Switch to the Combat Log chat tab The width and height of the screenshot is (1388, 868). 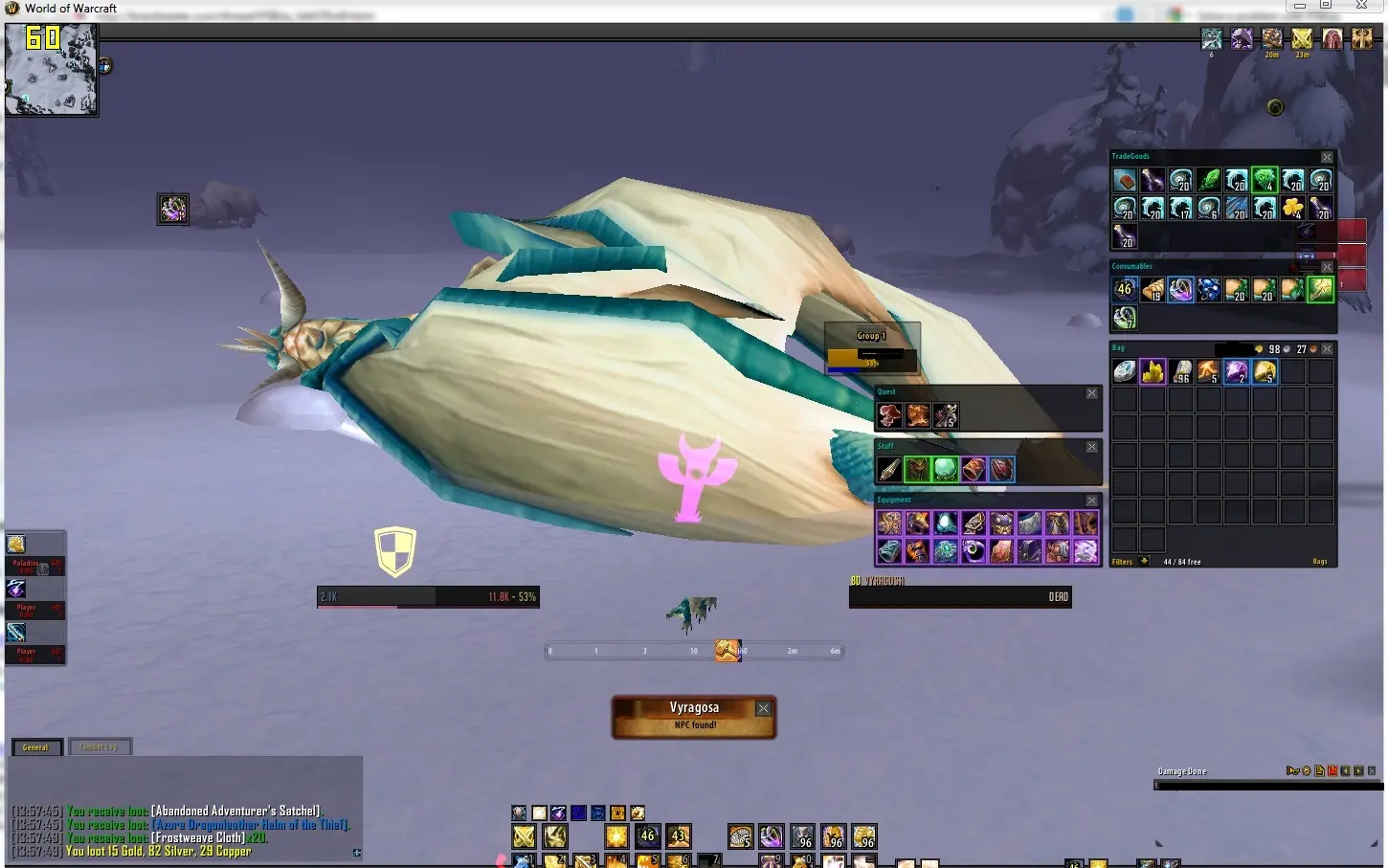[x=99, y=747]
